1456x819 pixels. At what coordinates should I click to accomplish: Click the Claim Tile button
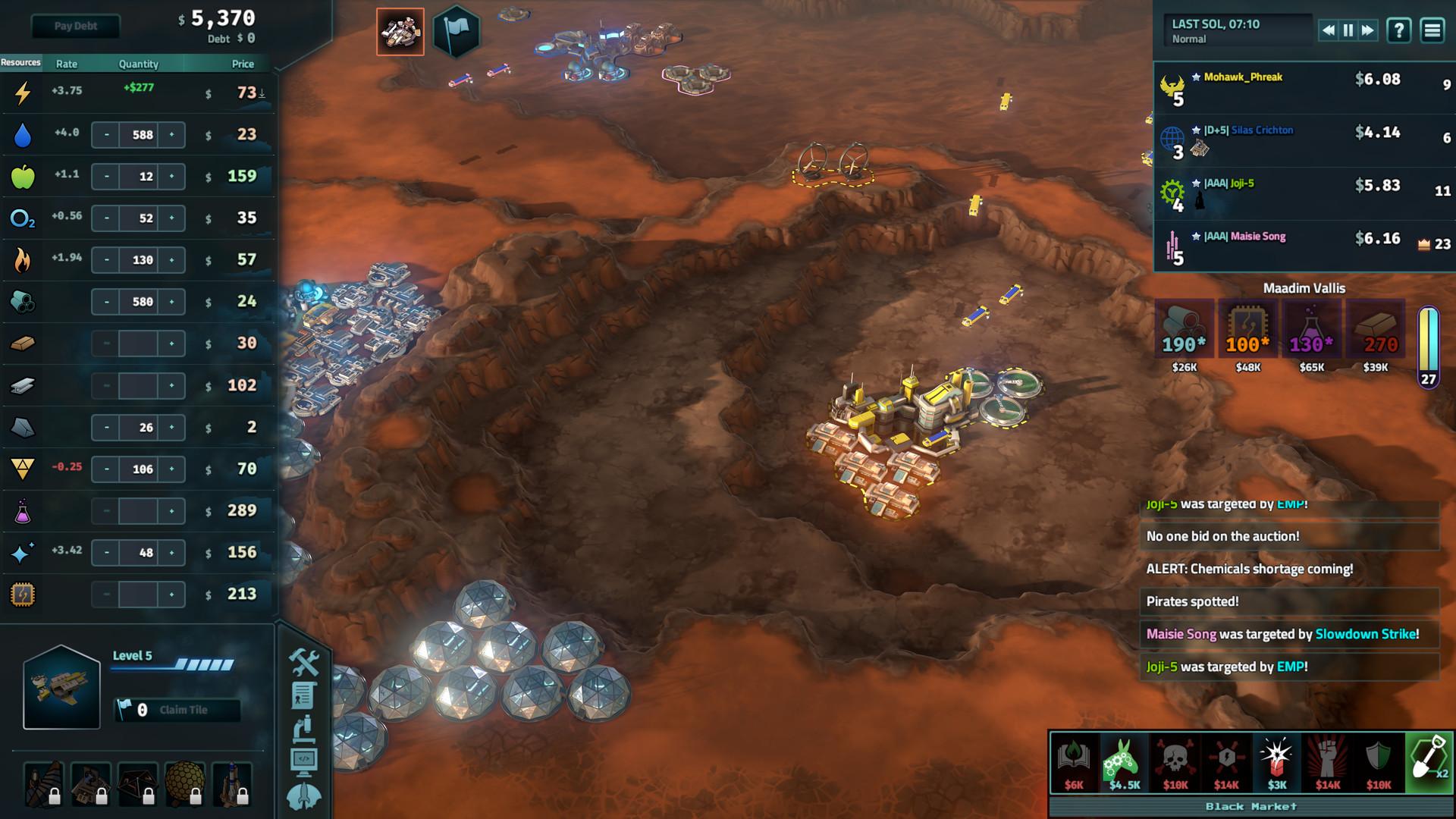click(x=176, y=711)
